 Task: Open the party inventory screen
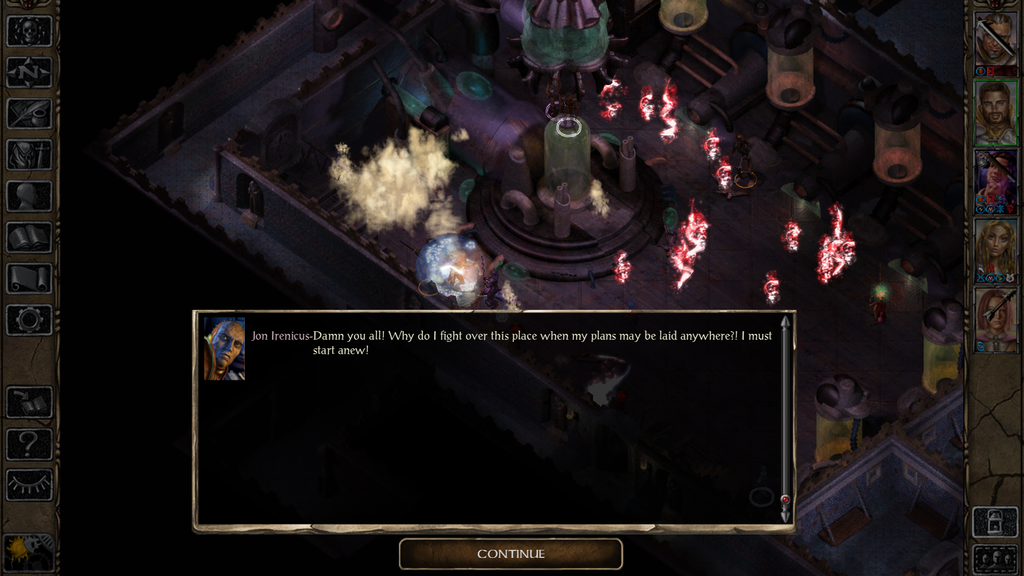[x=28, y=154]
